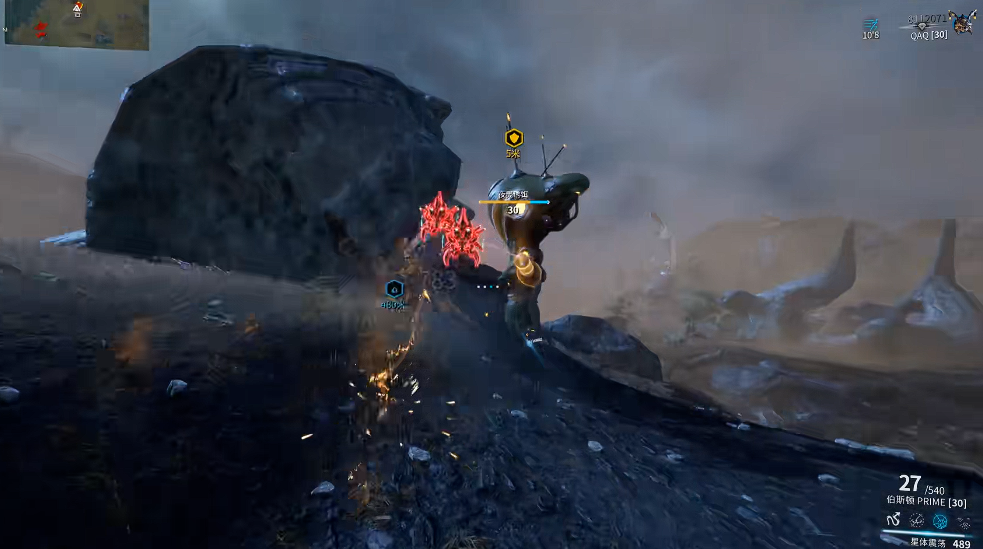Click the yellow hexagon objective waypoint marker
The image size is (983, 549).
coord(513,138)
